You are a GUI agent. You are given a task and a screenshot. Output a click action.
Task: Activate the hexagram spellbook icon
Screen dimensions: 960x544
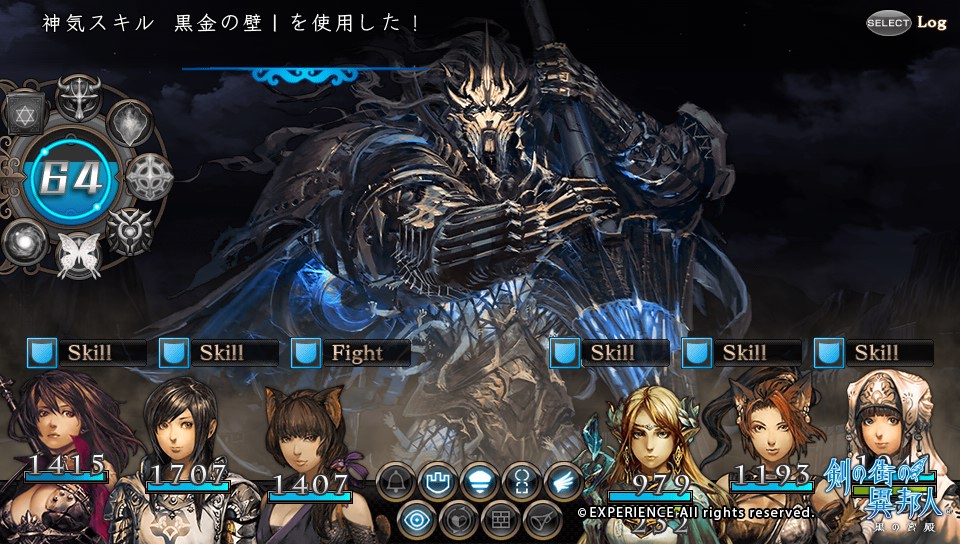[x=26, y=115]
